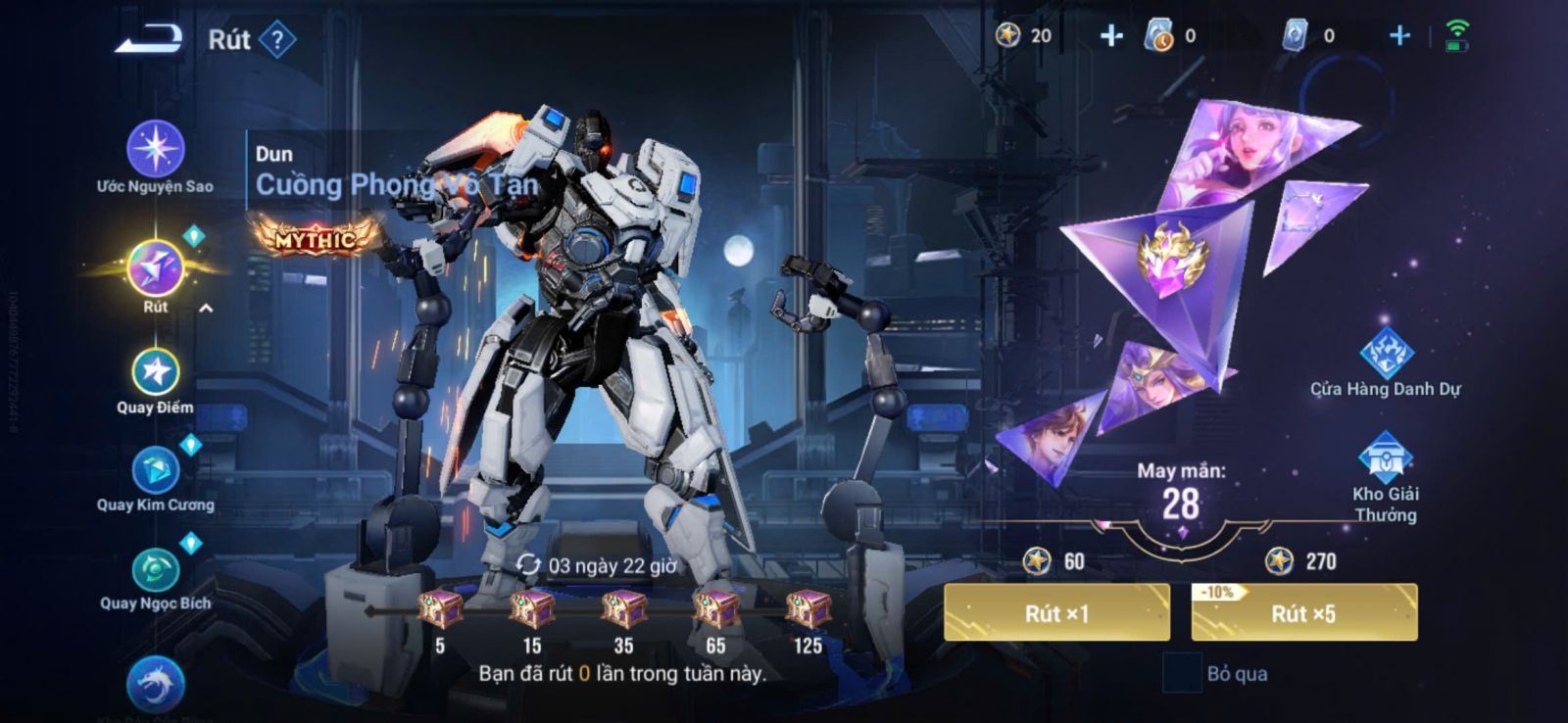The height and width of the screenshot is (723, 1568).
Task: Switch to Quay Kim Cương tab
Action: [x=155, y=472]
